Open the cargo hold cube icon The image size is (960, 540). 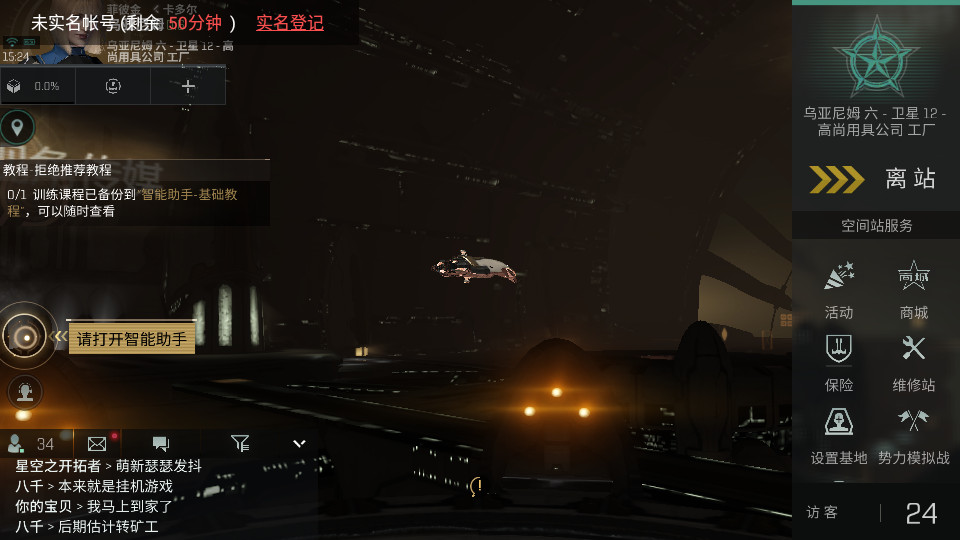coord(14,86)
